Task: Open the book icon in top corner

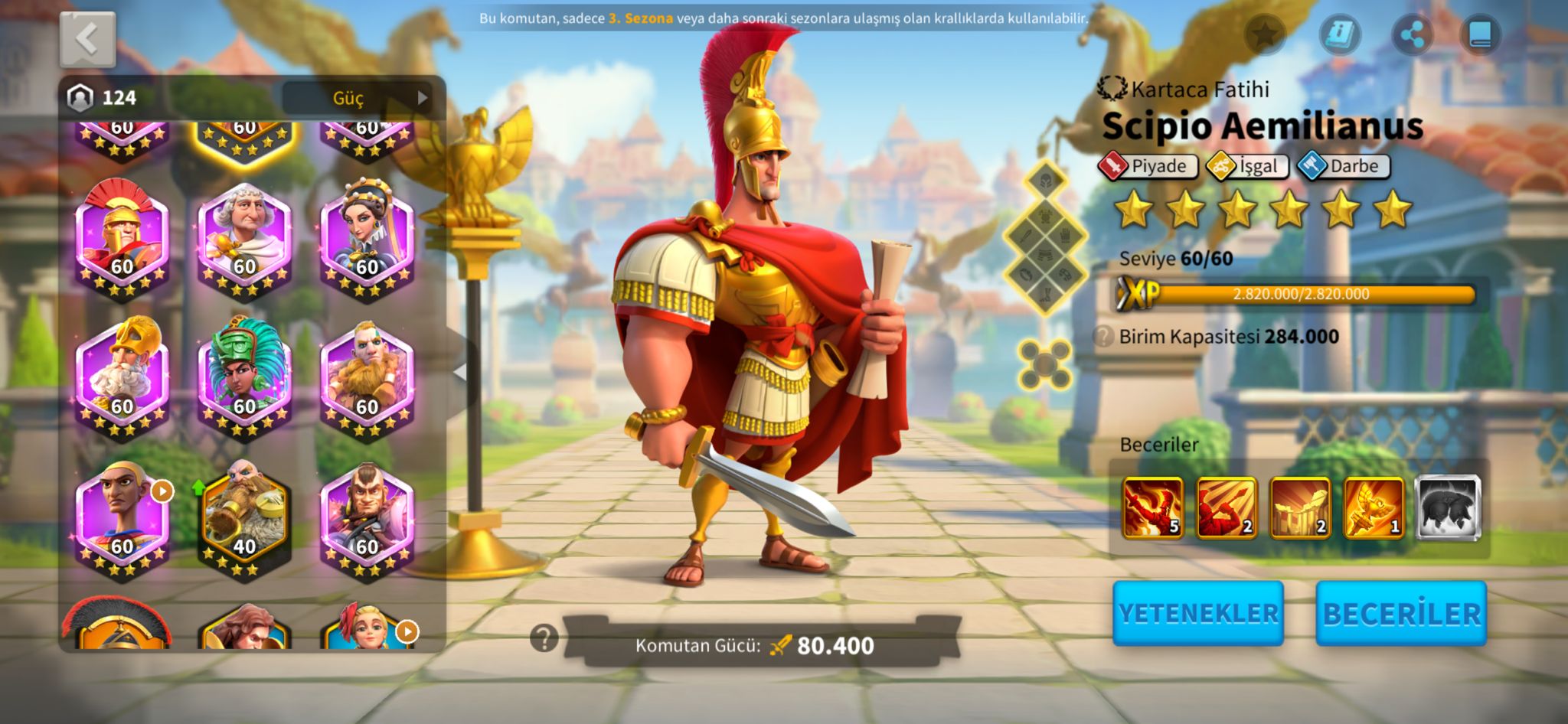Action: click(x=1480, y=34)
